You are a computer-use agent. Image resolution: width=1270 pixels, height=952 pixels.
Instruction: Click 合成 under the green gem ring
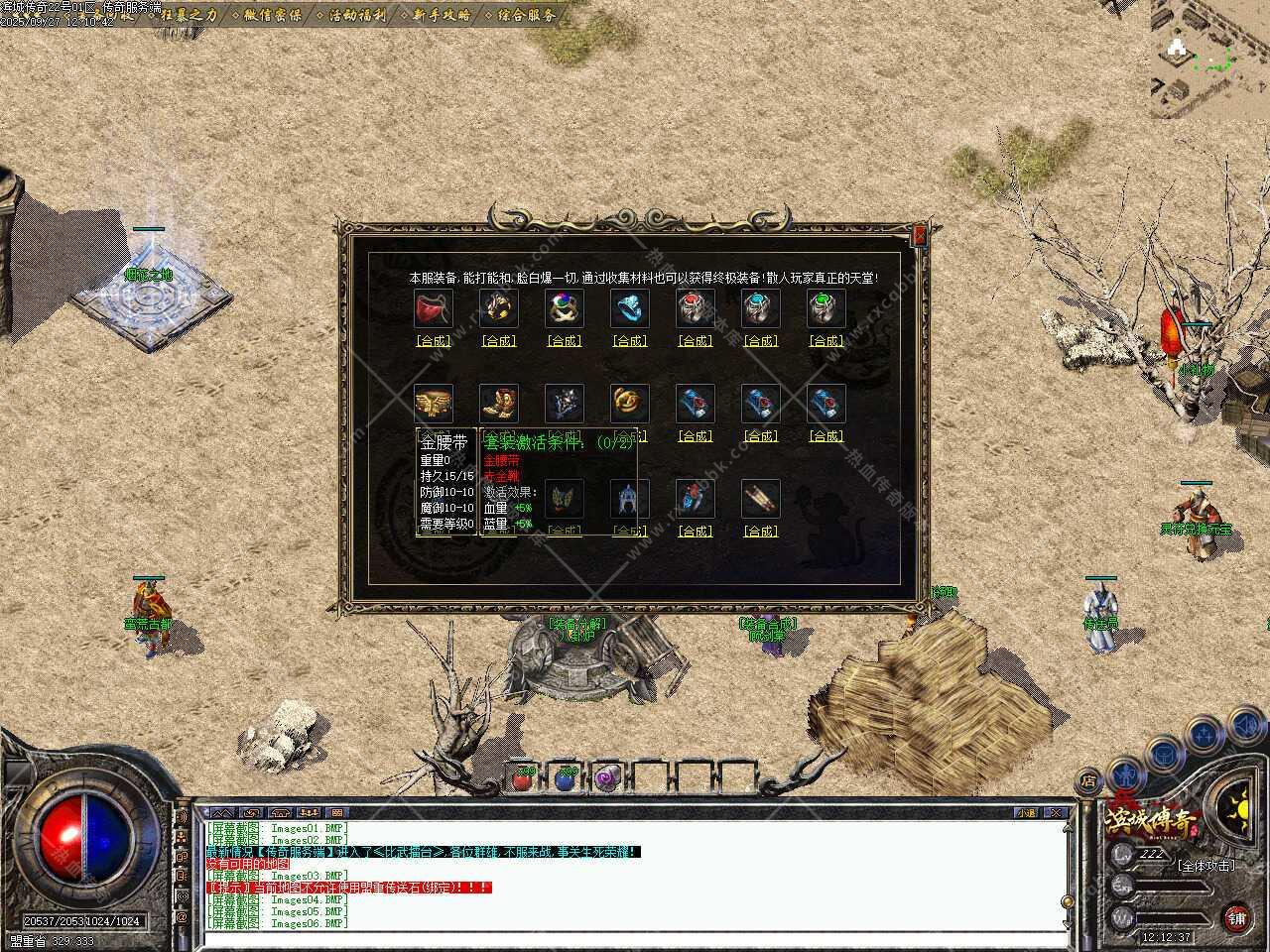pyautogui.click(x=825, y=340)
